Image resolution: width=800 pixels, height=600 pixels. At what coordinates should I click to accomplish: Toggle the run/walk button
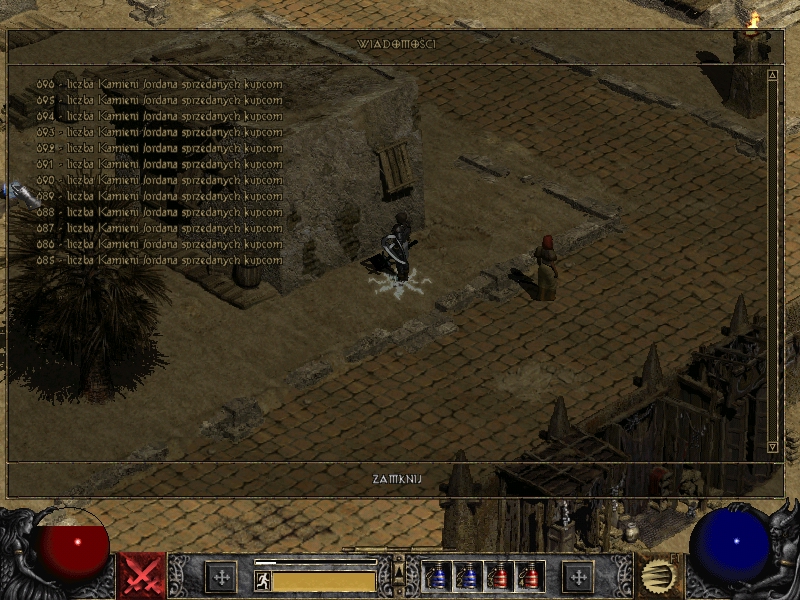coord(262,580)
